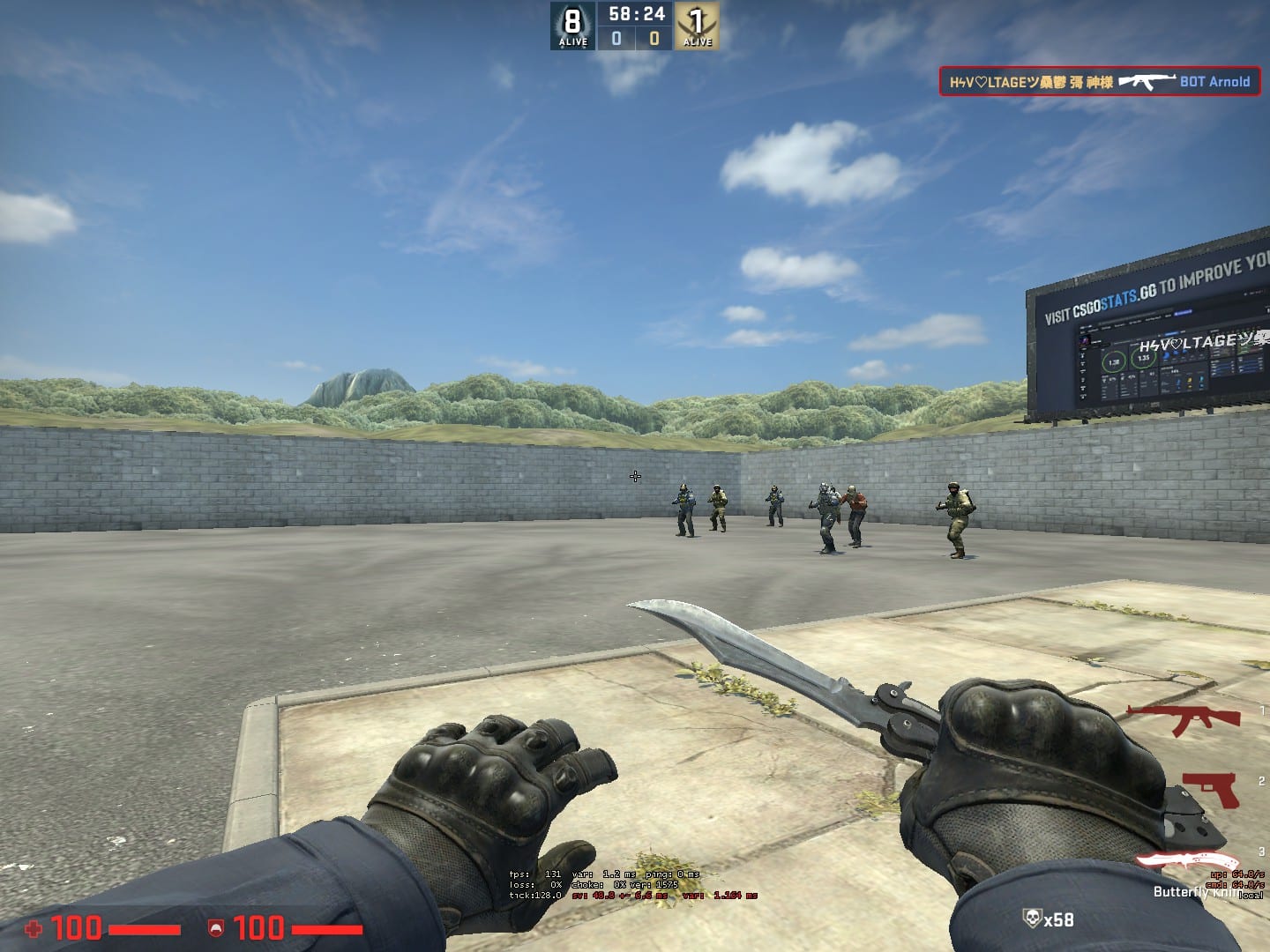Click the kill feed entry for BOT Arnold
1270x952 pixels.
point(1099,82)
